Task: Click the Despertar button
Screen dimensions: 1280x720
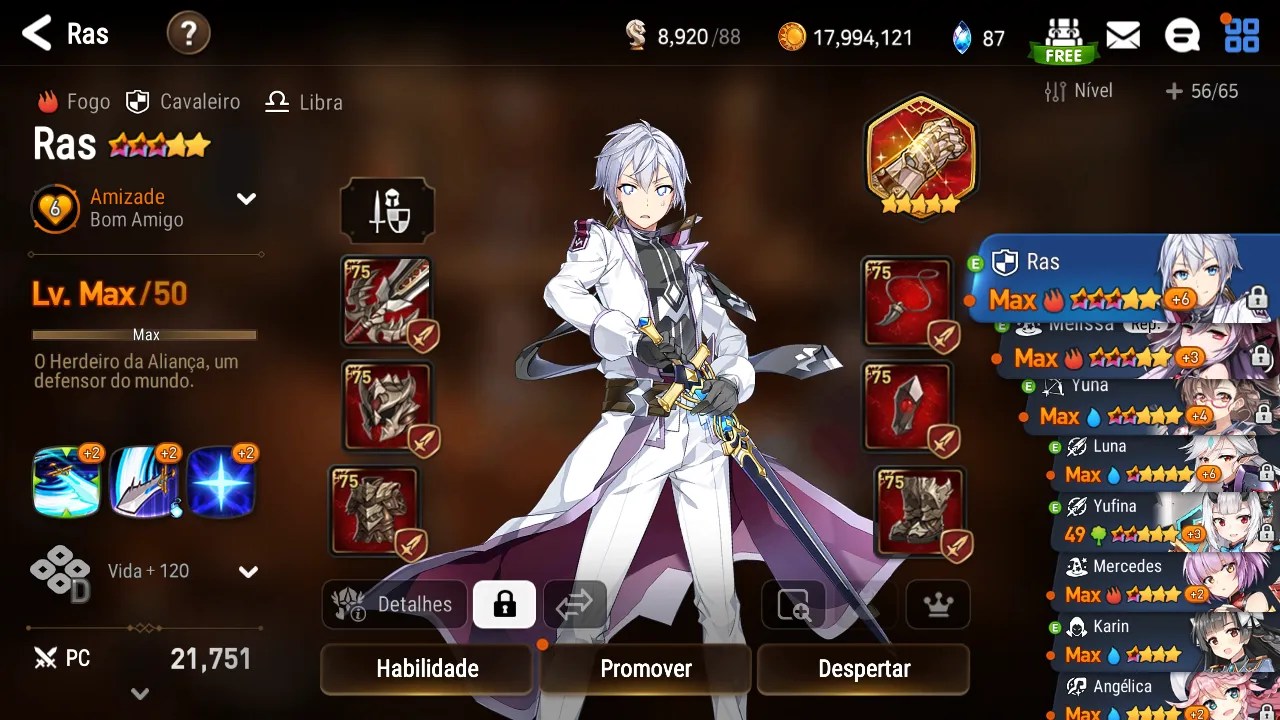Action: 864,669
